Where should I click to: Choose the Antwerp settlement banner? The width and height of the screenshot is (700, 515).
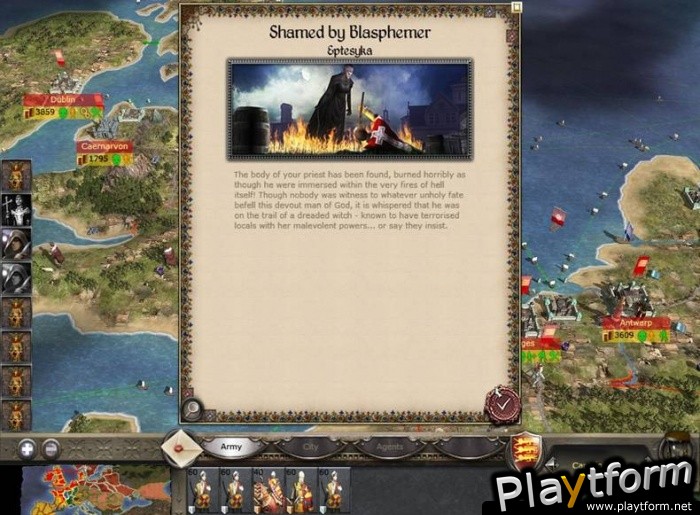point(635,323)
